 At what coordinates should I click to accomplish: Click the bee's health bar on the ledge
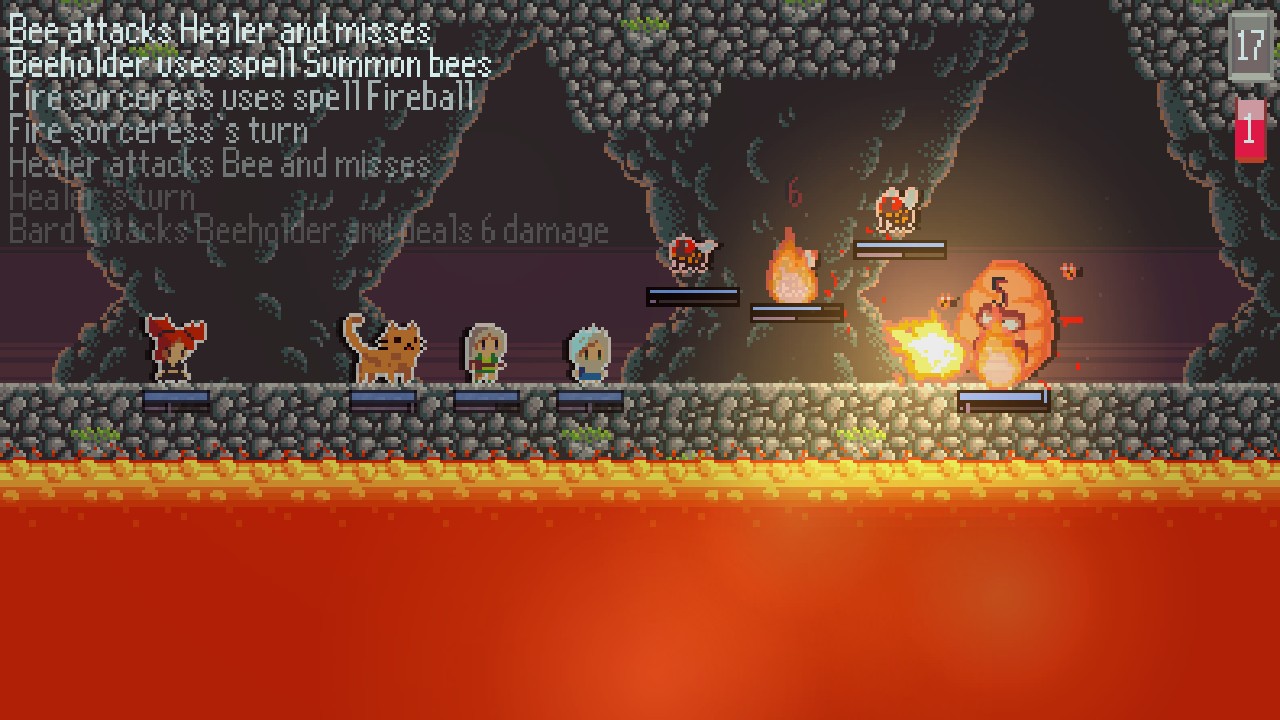(900, 248)
